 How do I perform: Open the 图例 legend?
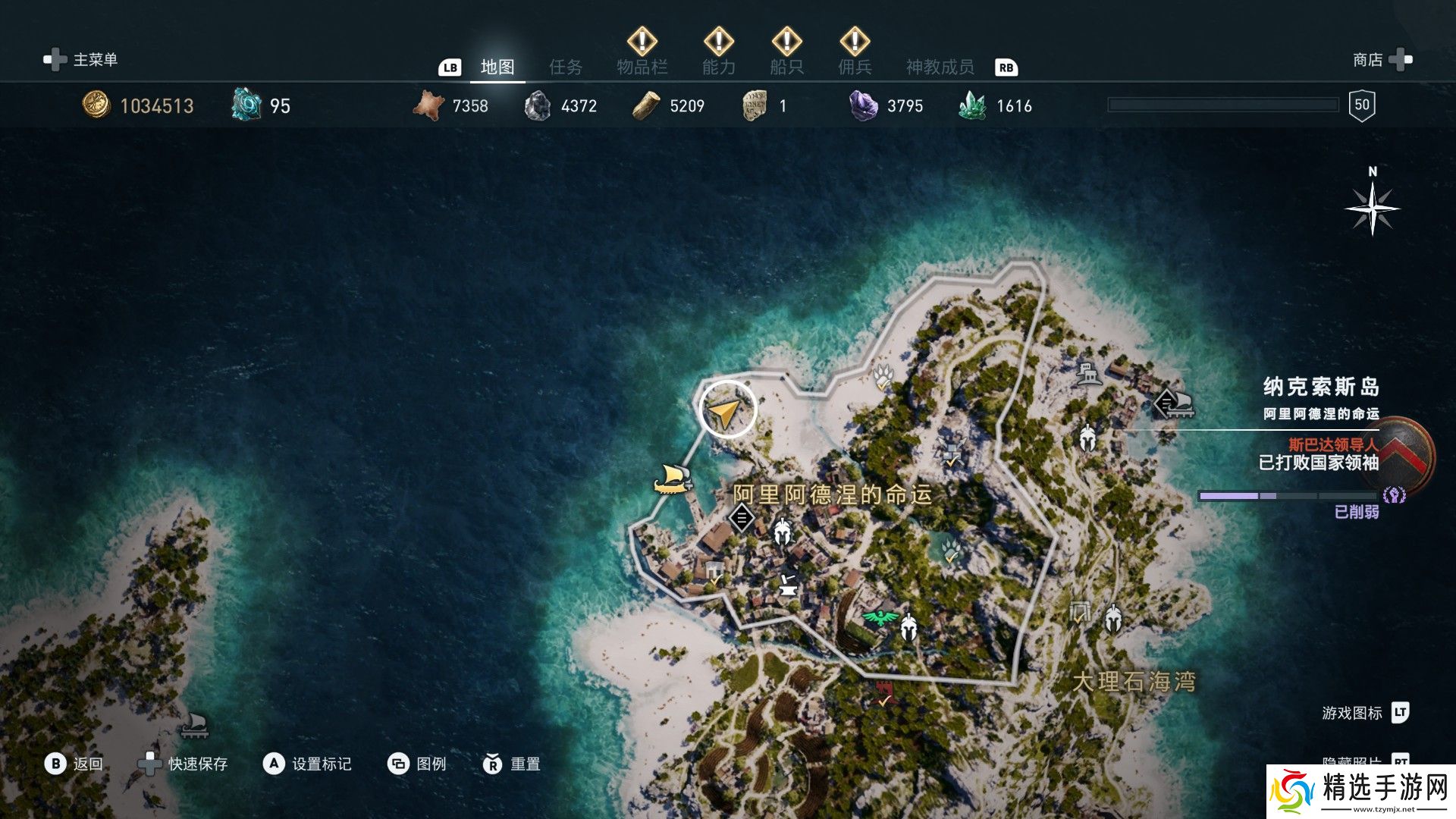point(417,764)
